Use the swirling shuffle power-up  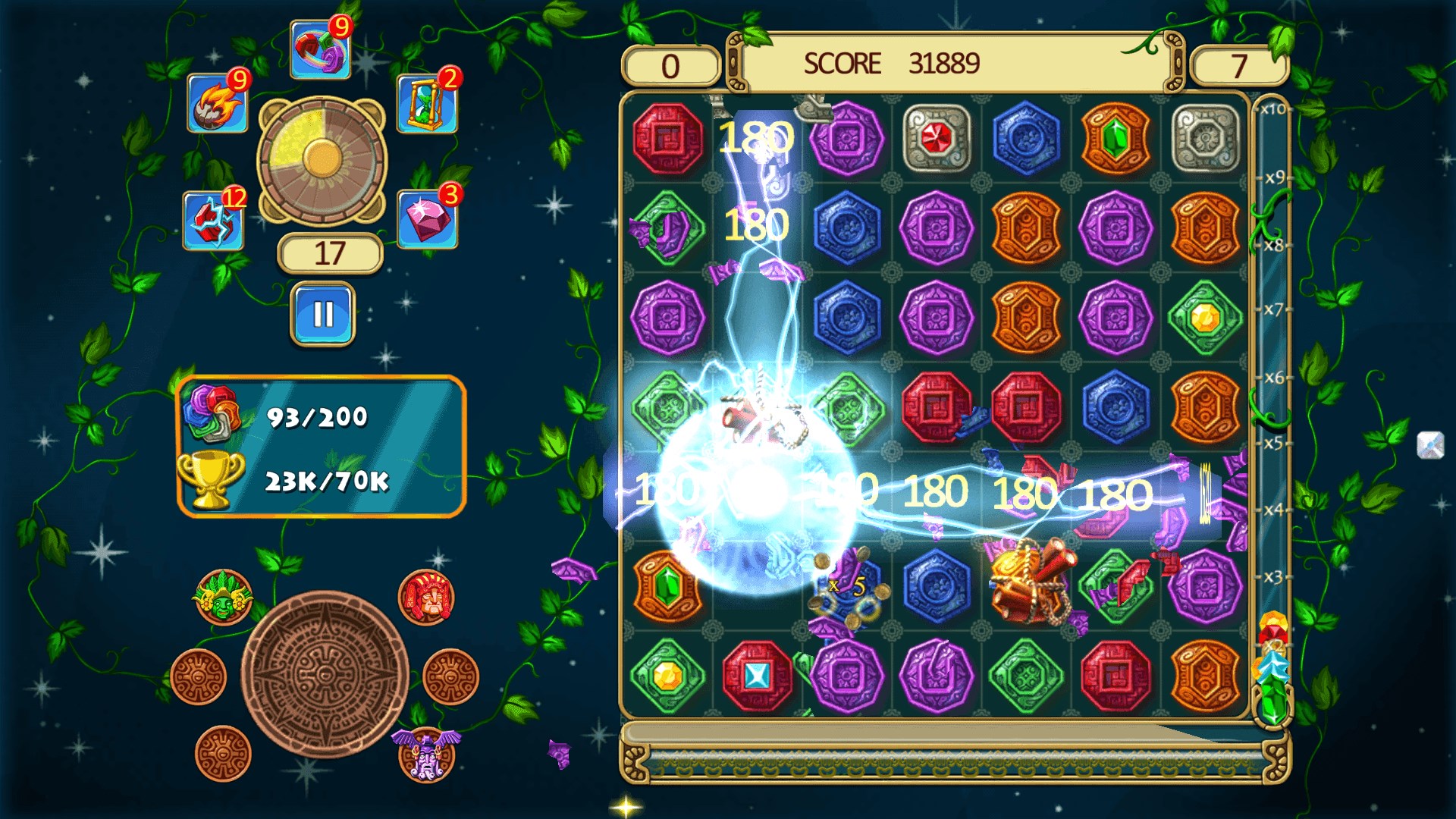[x=320, y=49]
